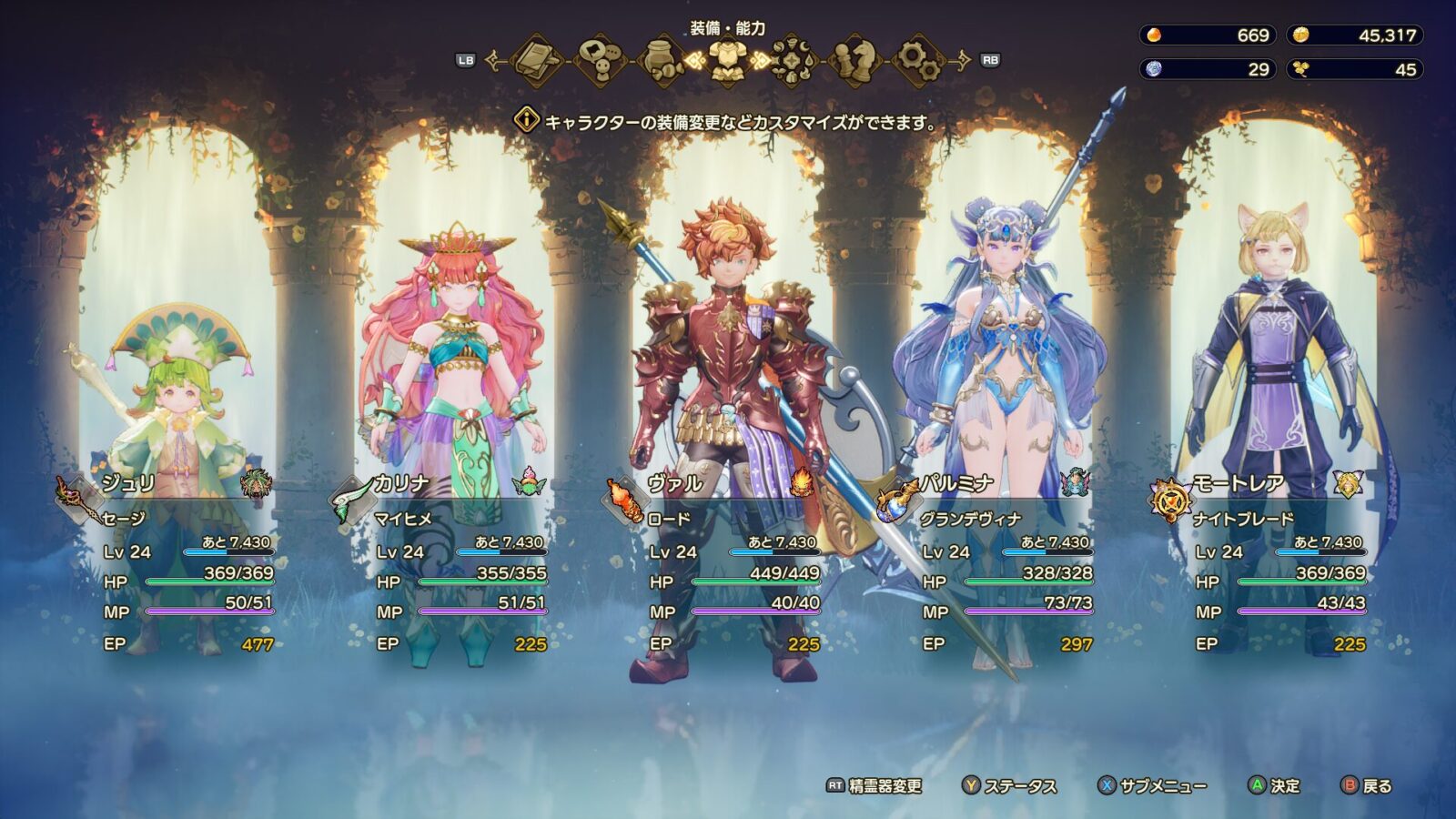This screenshot has height=819, width=1456.
Task: Open the chess pieces tab
Action: 854,61
